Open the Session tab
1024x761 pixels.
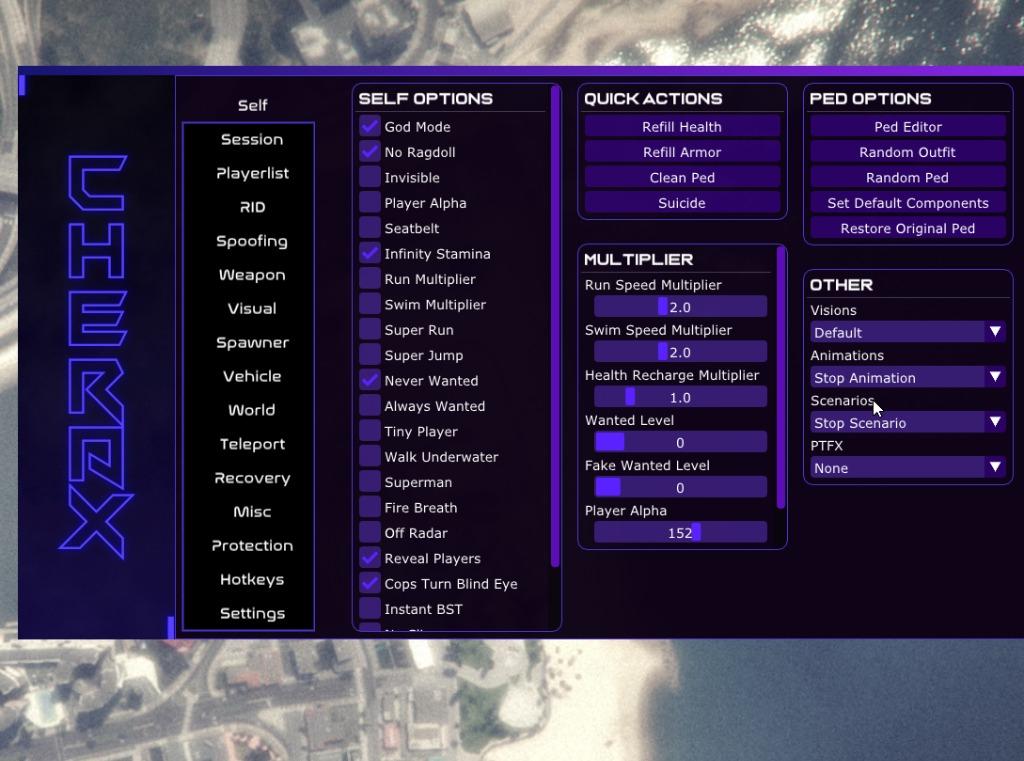pos(252,140)
